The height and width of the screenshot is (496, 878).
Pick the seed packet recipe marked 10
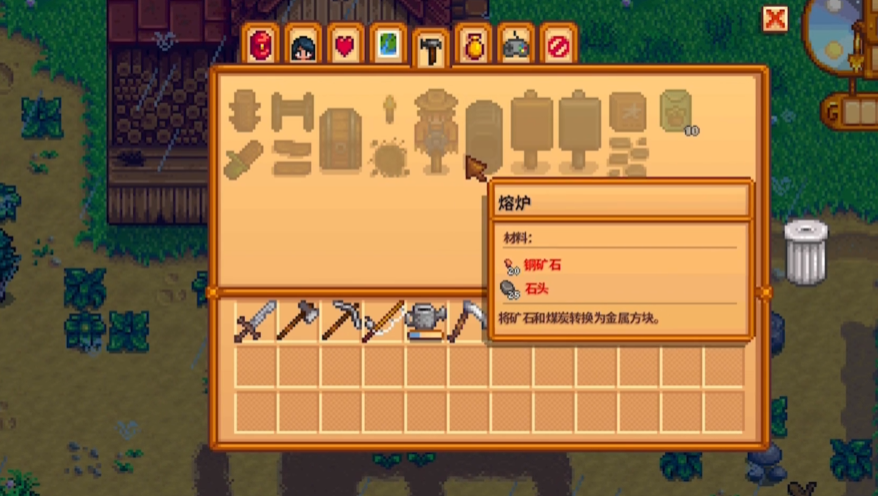click(677, 112)
